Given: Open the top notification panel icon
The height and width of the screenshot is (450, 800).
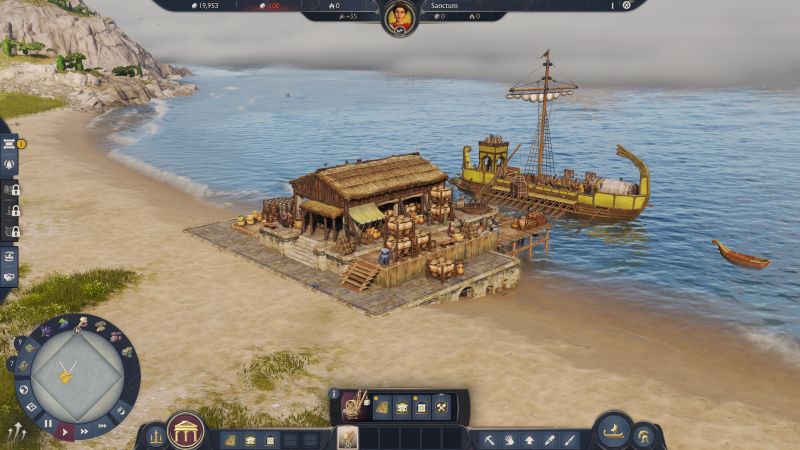Looking at the screenshot, I should (9, 143).
